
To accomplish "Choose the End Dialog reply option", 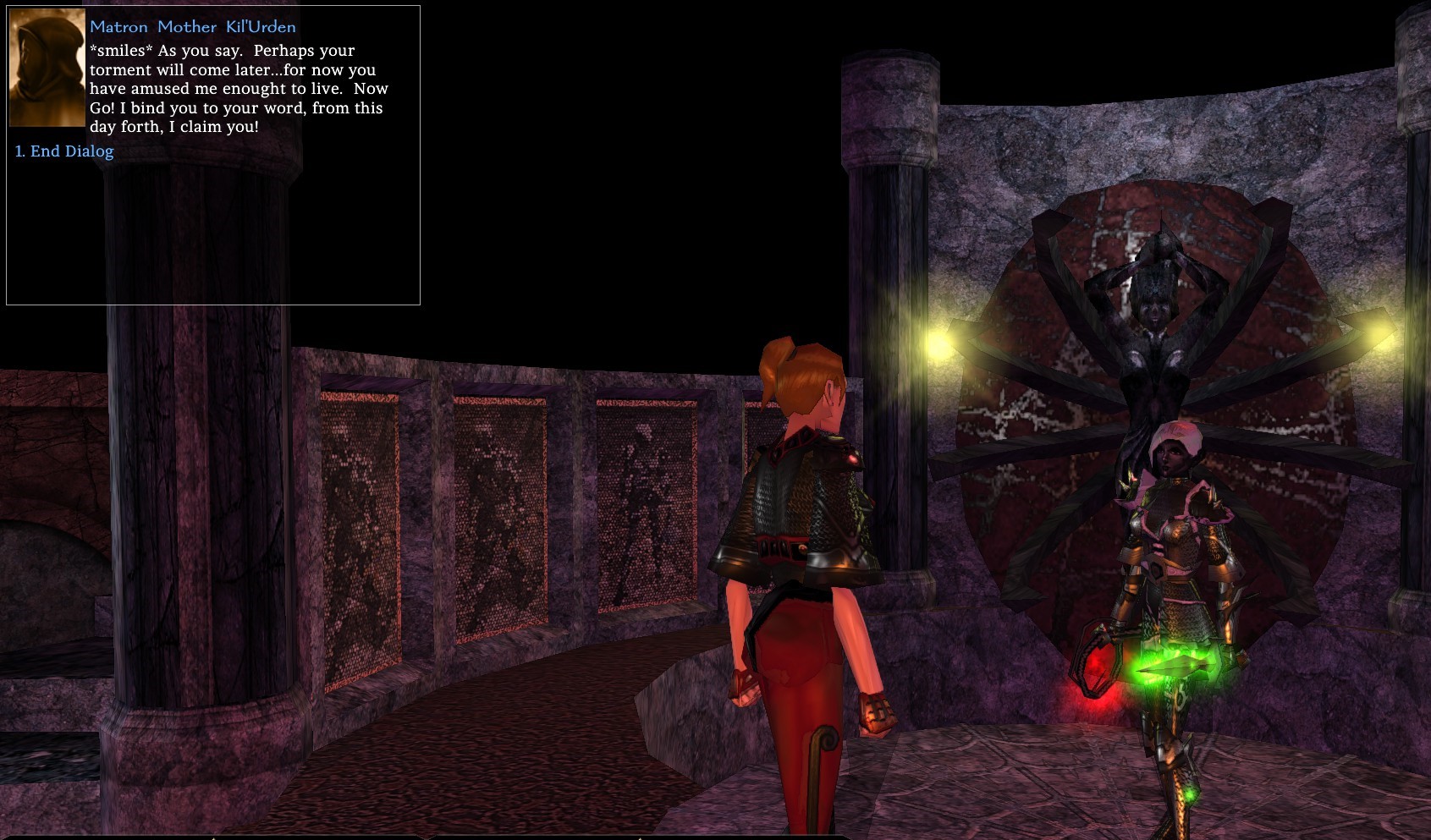I will [64, 151].
